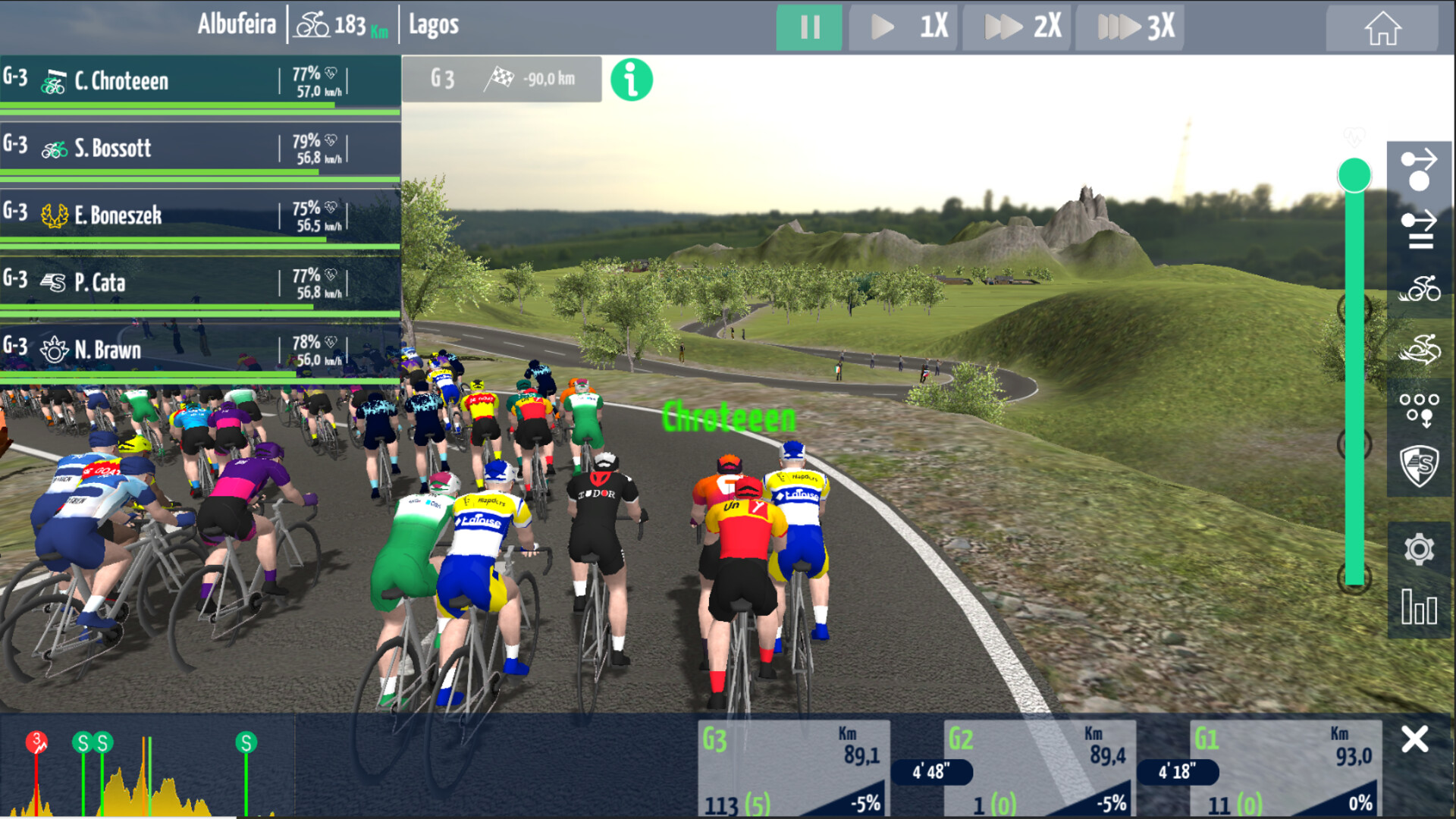The image size is (1456, 819).
Task: Select the G2 group panel
Action: point(1040,767)
